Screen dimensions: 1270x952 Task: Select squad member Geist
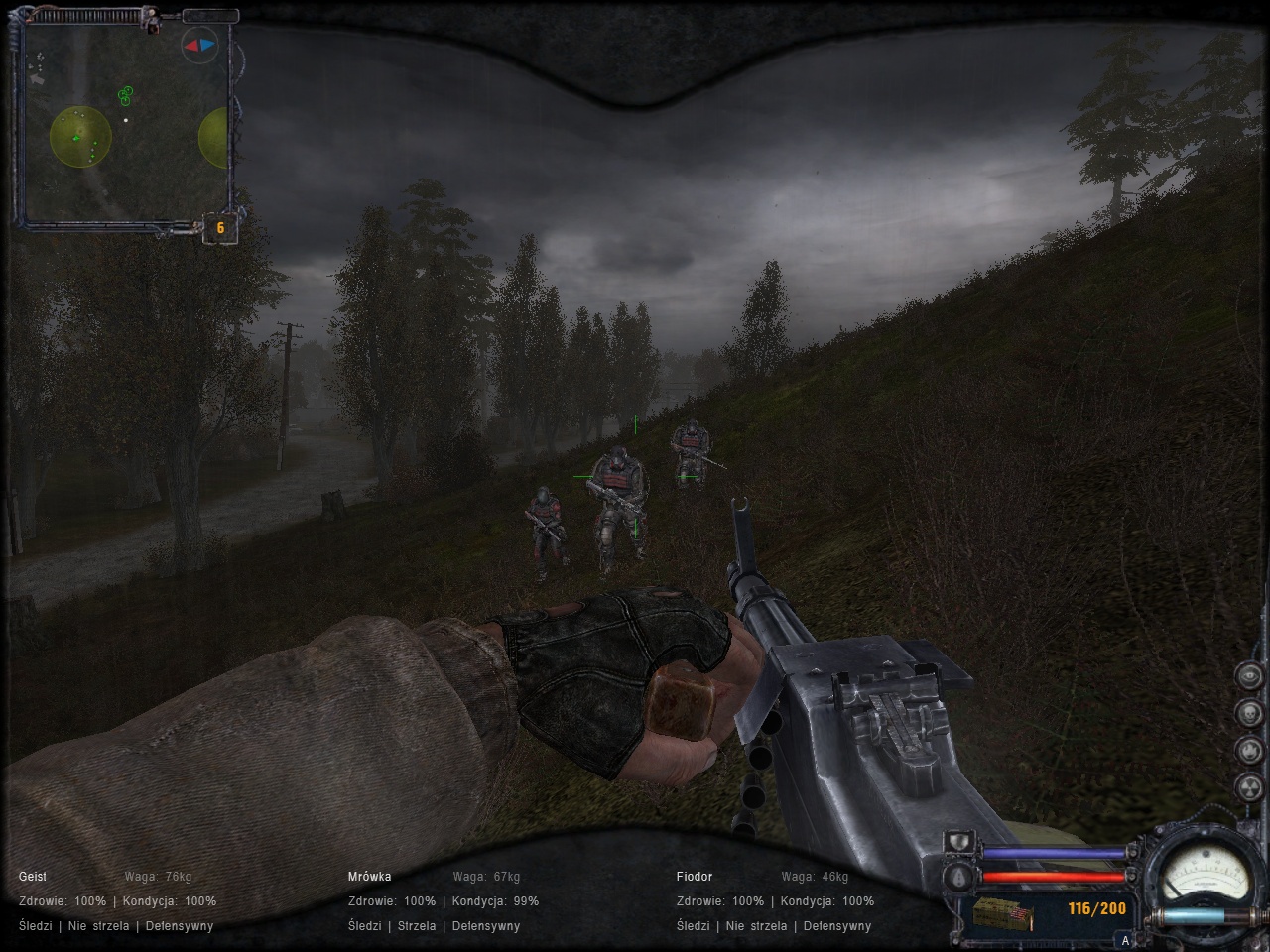pyautogui.click(x=33, y=877)
